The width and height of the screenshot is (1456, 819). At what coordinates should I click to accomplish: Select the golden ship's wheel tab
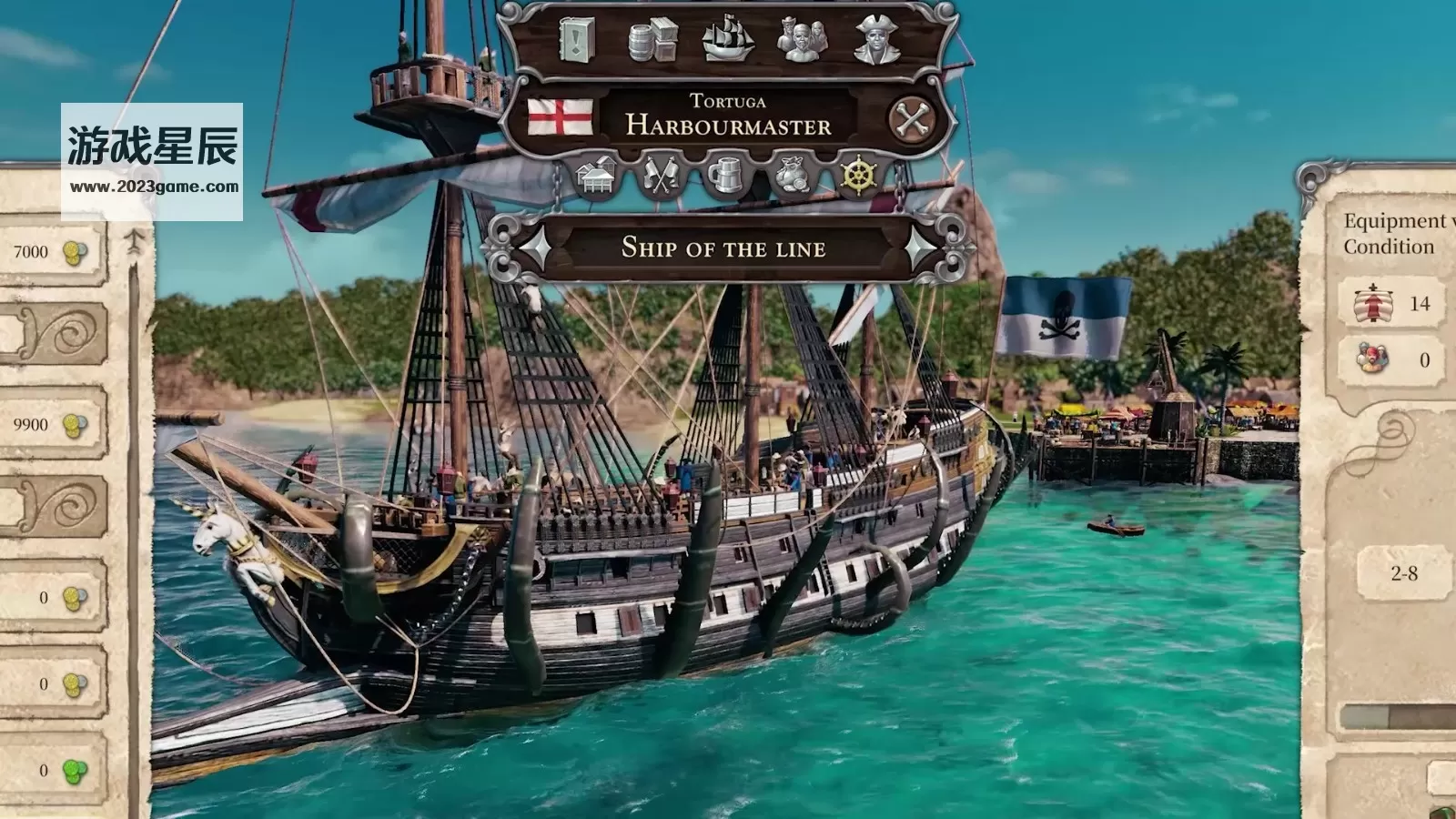point(857,176)
